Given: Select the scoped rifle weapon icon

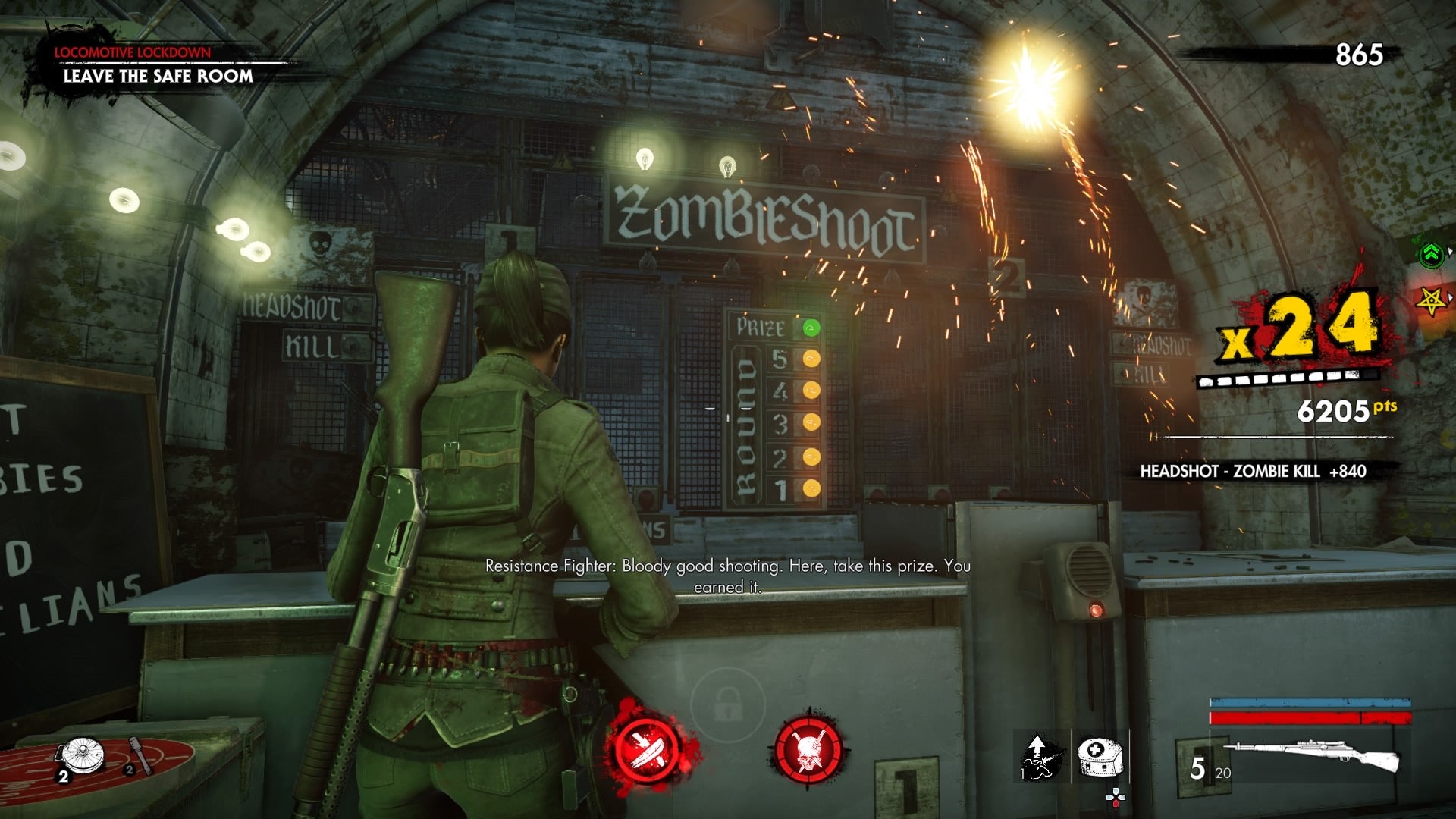Looking at the screenshot, I should point(1312,755).
